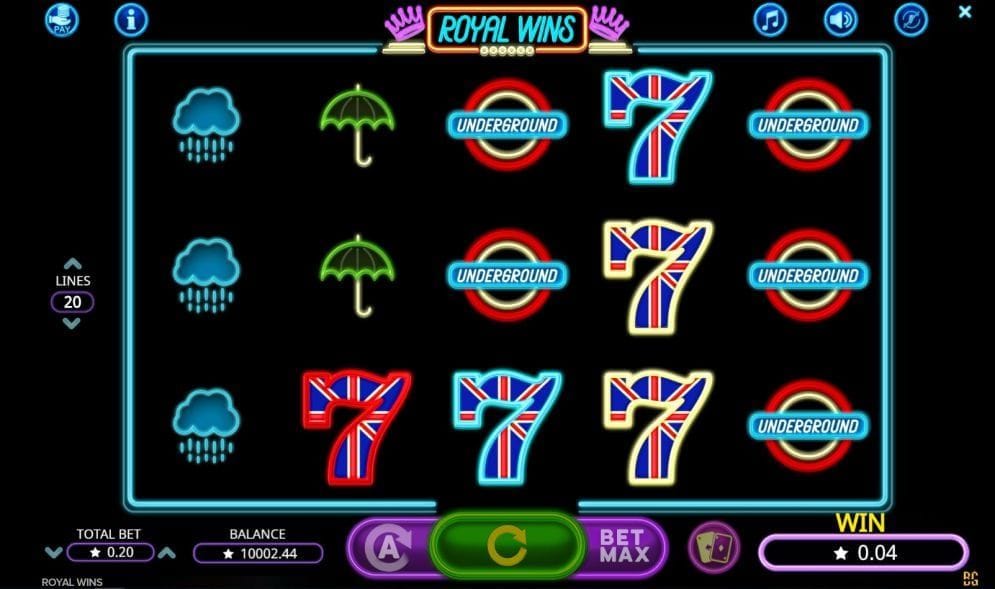
Task: Raise the total bet amount
Action: click(167, 553)
